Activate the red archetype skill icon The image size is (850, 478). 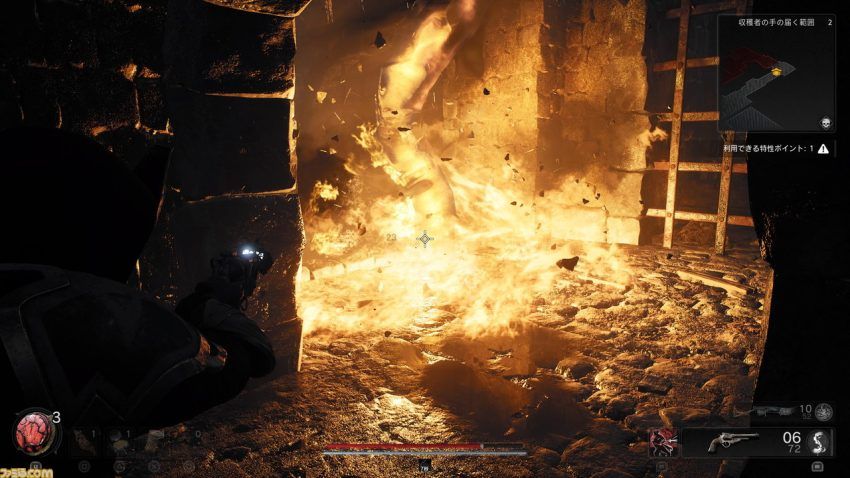tap(661, 441)
